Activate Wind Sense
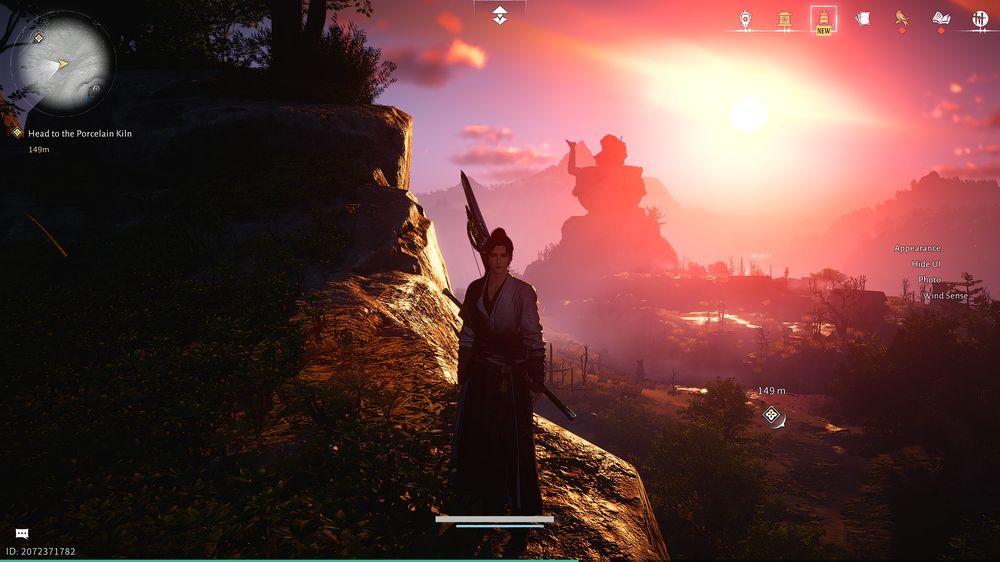Screen dimensions: 1000x562 click(x=944, y=296)
